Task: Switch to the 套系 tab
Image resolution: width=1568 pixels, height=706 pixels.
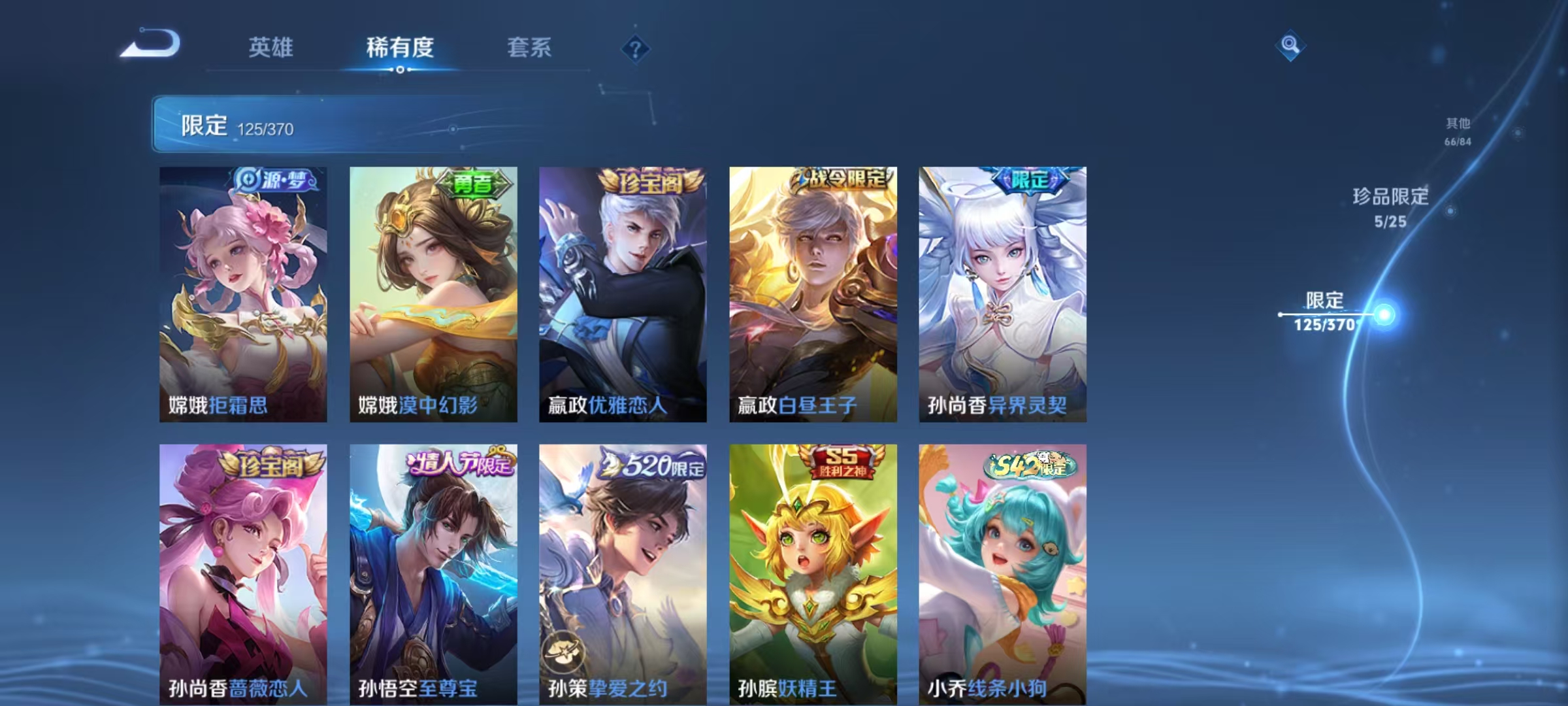Action: click(x=531, y=48)
